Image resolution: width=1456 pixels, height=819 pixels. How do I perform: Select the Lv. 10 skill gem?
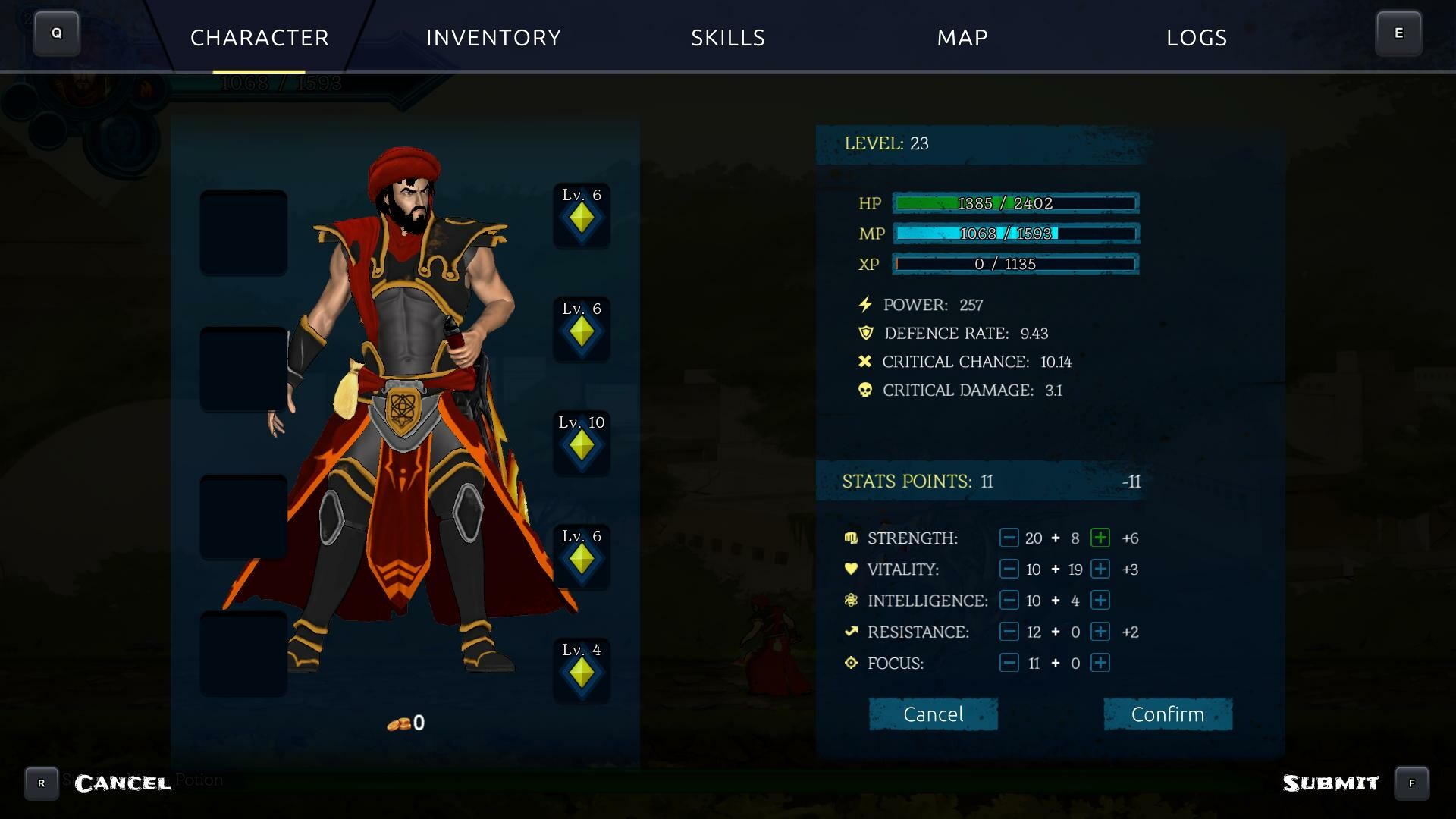coord(581,444)
